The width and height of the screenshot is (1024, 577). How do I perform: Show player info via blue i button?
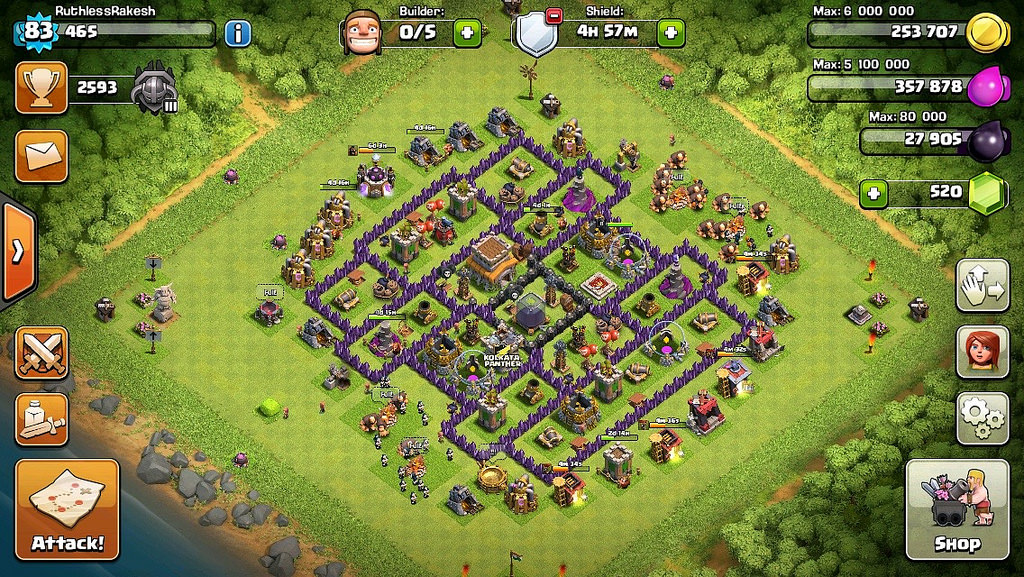[237, 33]
